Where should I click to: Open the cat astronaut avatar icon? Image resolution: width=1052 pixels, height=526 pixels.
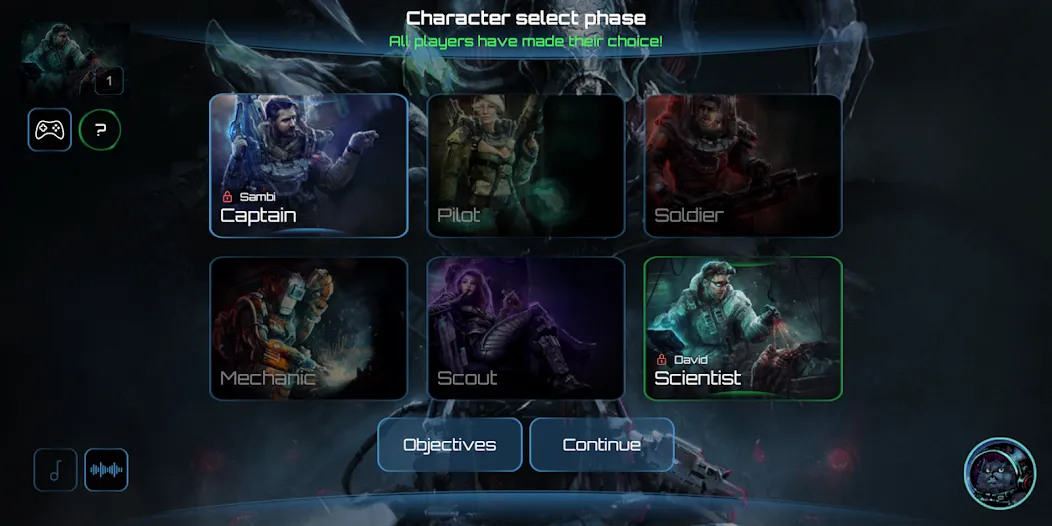999,474
